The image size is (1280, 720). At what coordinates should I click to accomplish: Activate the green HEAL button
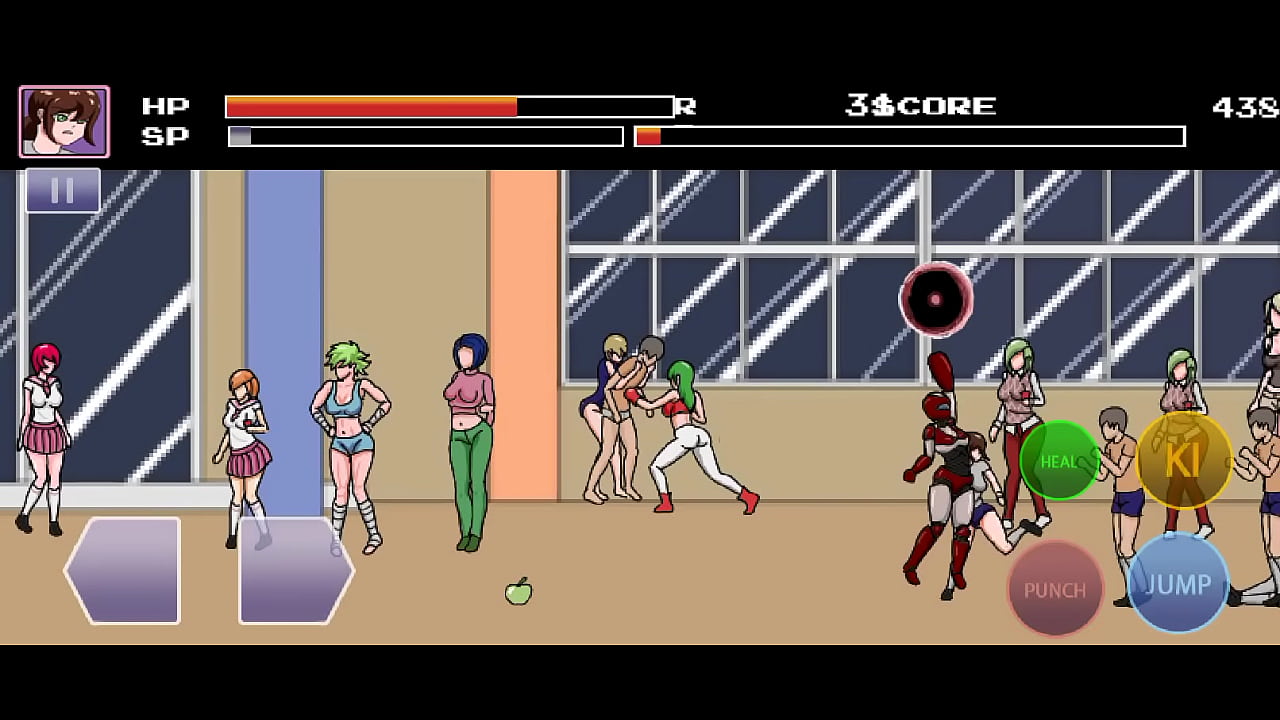point(1060,461)
